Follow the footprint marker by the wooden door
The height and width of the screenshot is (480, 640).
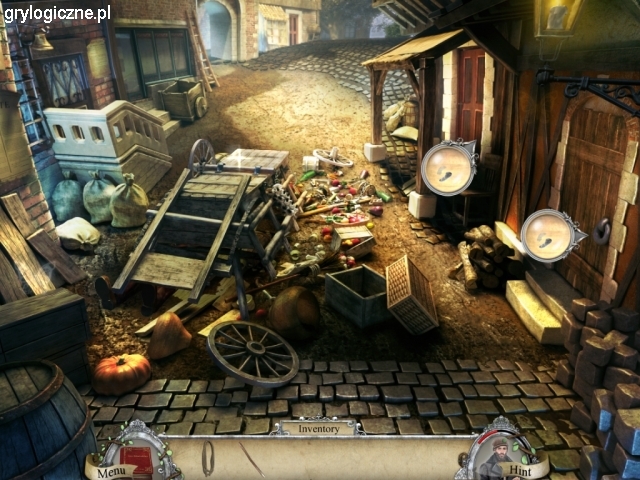pos(549,236)
